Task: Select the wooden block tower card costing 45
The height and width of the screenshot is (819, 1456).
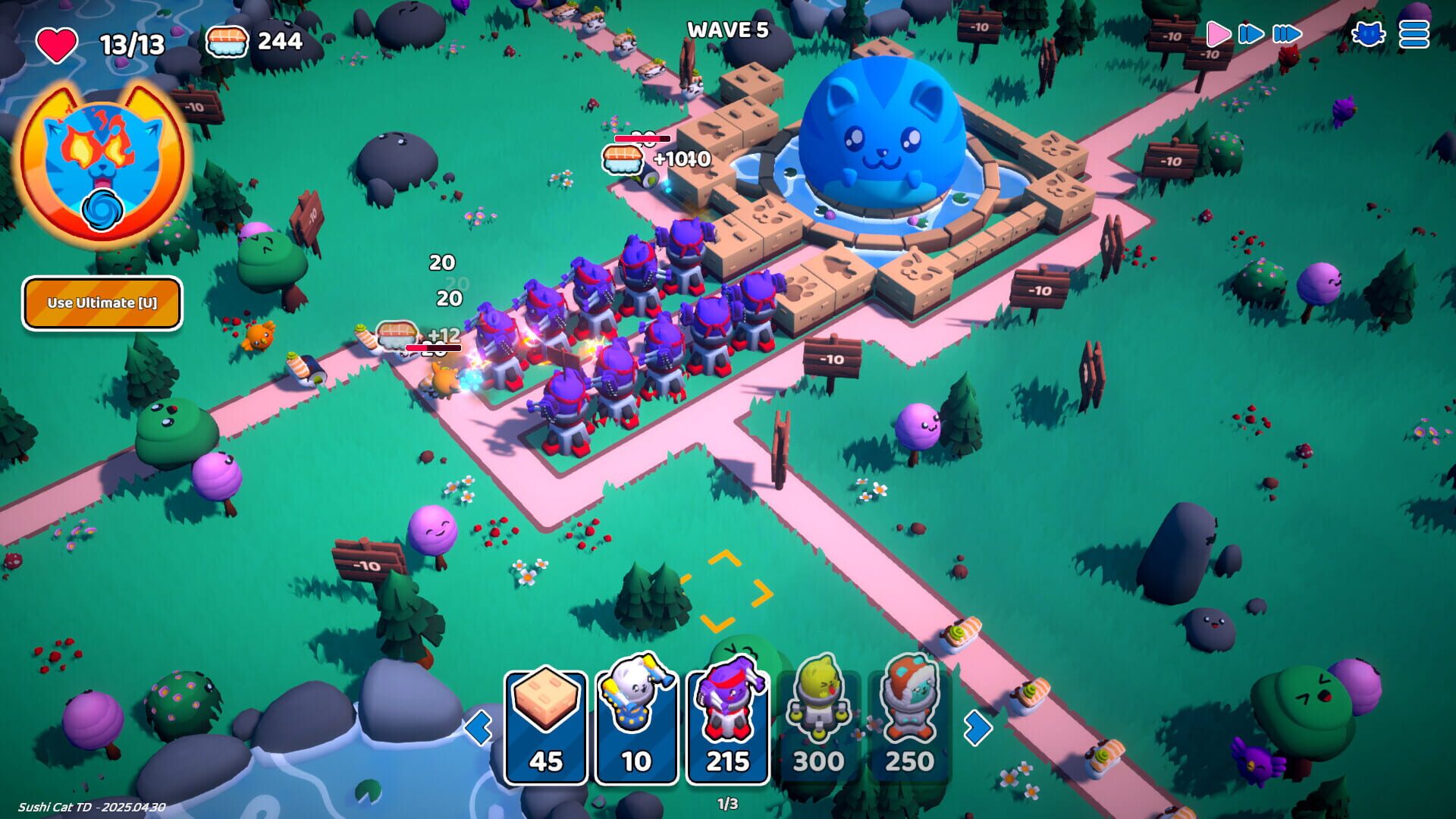Action: point(548,722)
